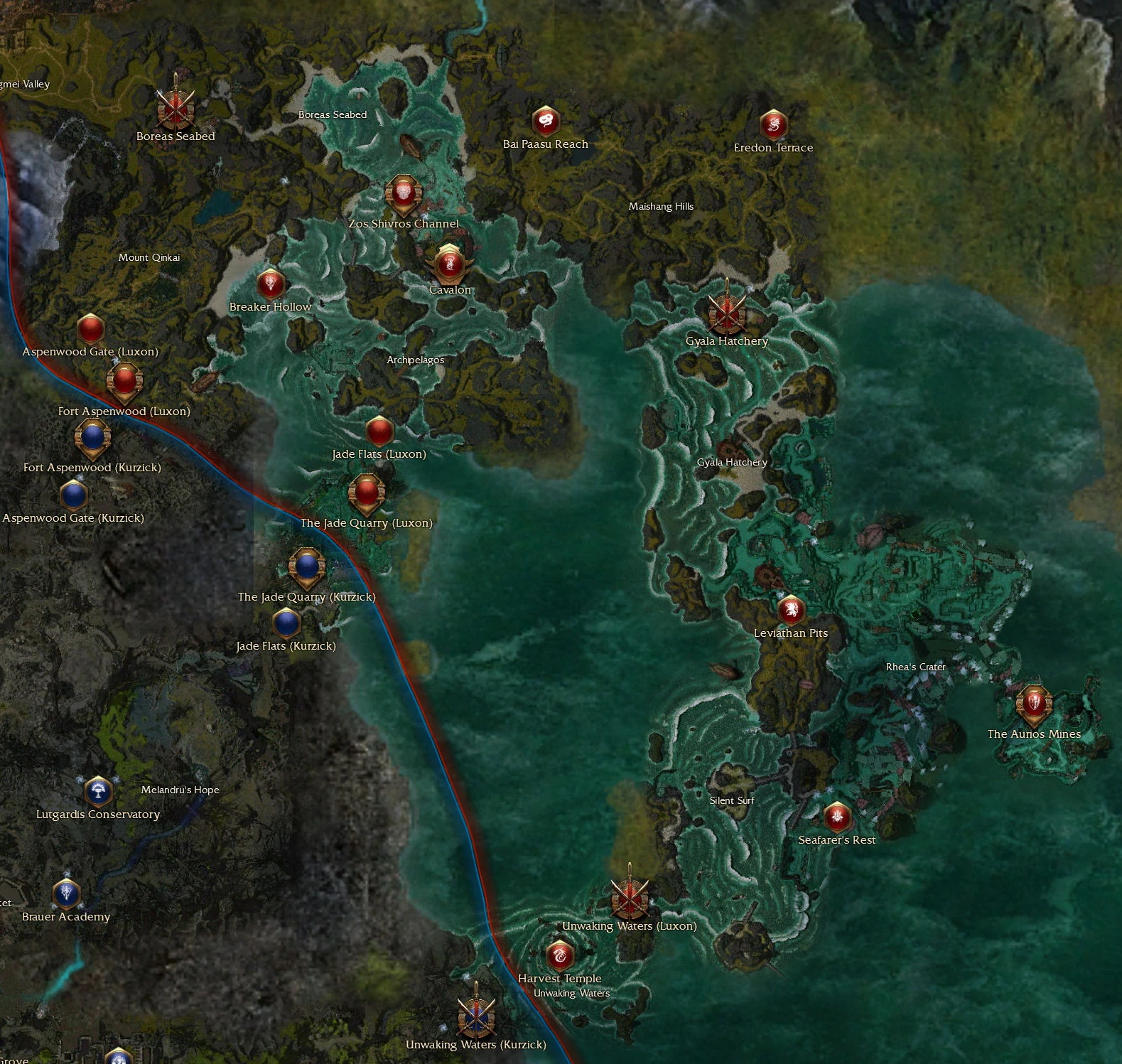Click the Zos Shivros Channel marker
The width and height of the screenshot is (1122, 1064).
click(x=403, y=193)
